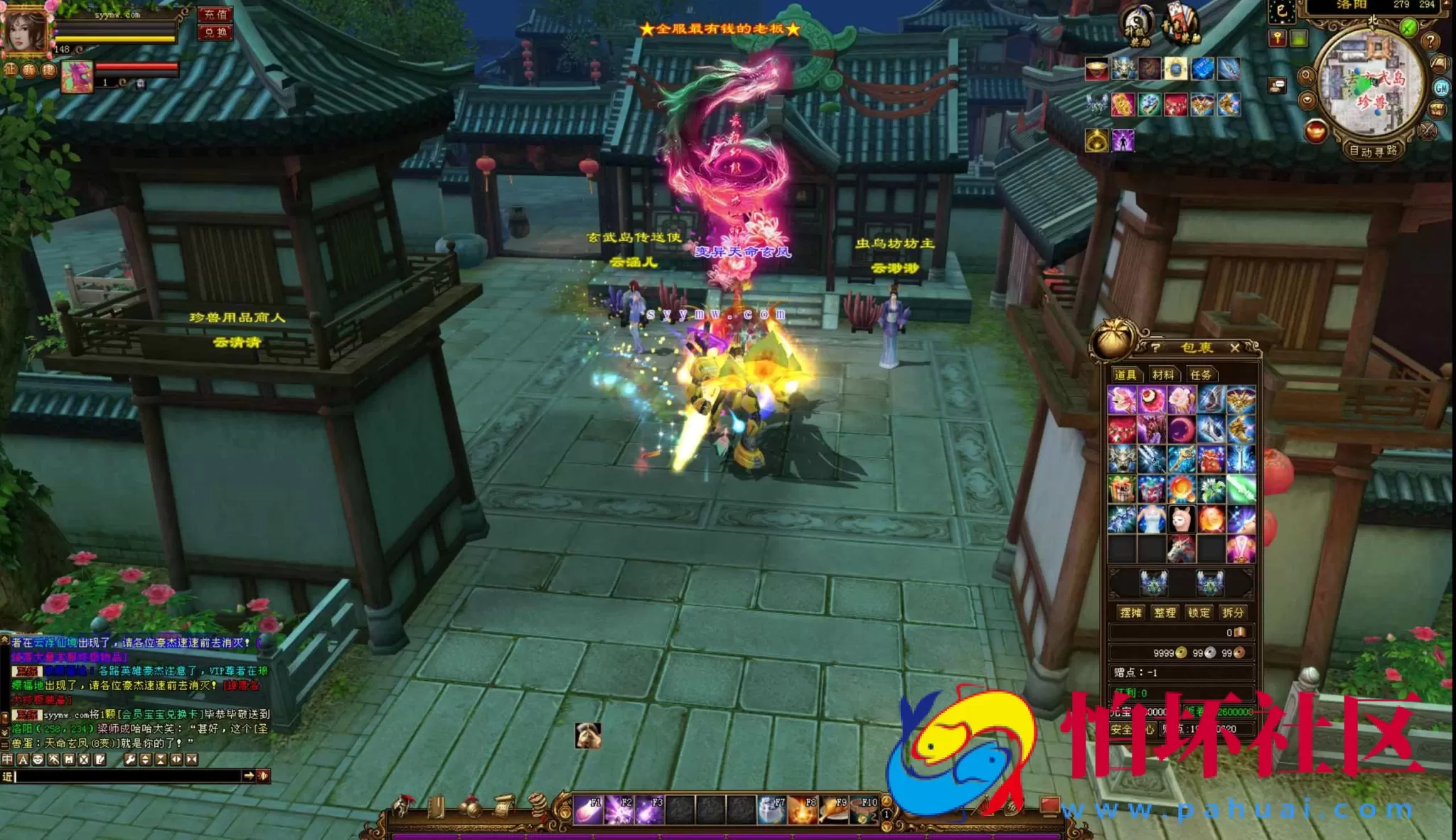The image size is (1456, 840).
Task: Open the 近 chat channel selector
Action: [x=9, y=777]
